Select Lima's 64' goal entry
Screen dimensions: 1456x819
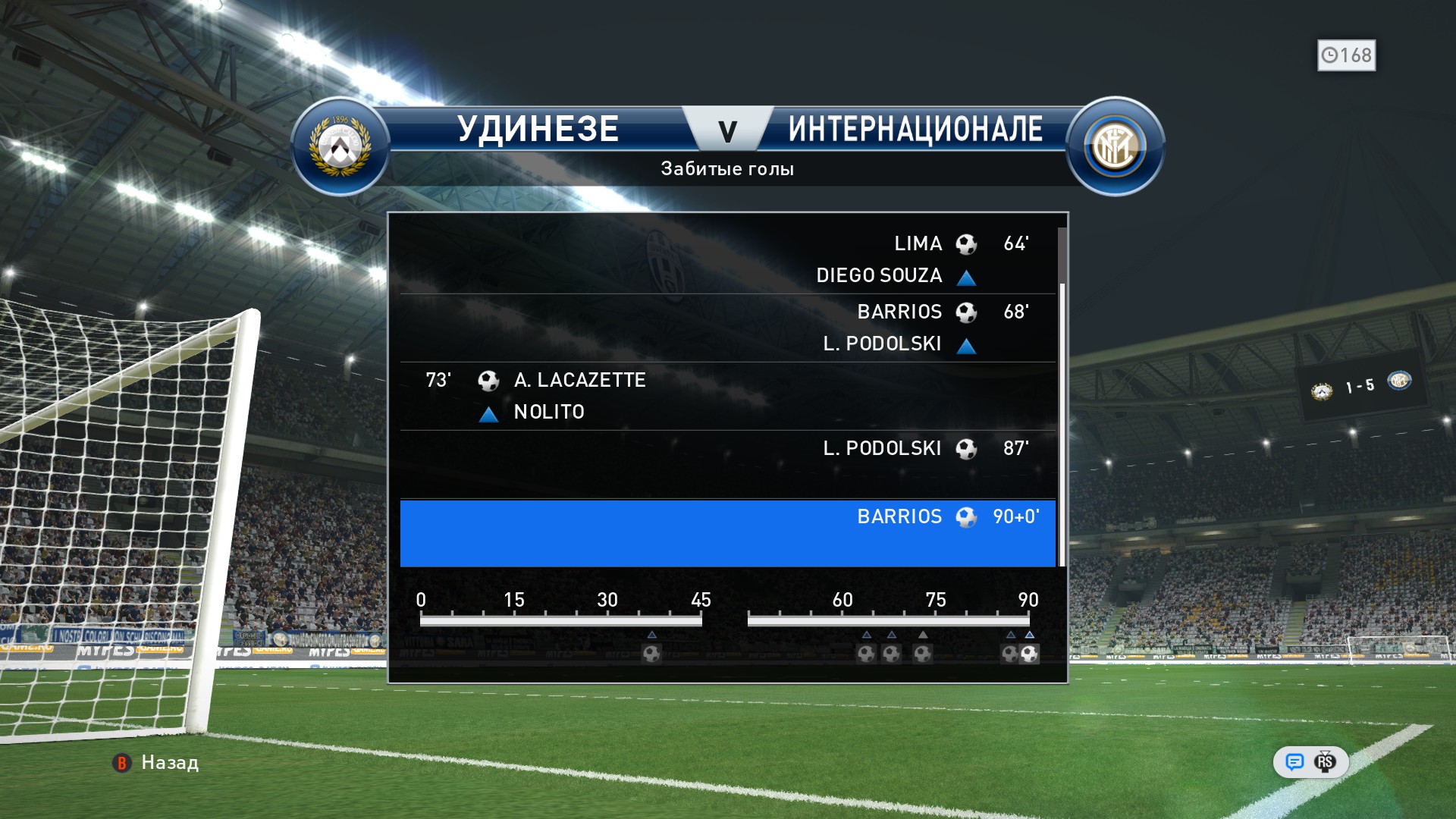coord(726,259)
